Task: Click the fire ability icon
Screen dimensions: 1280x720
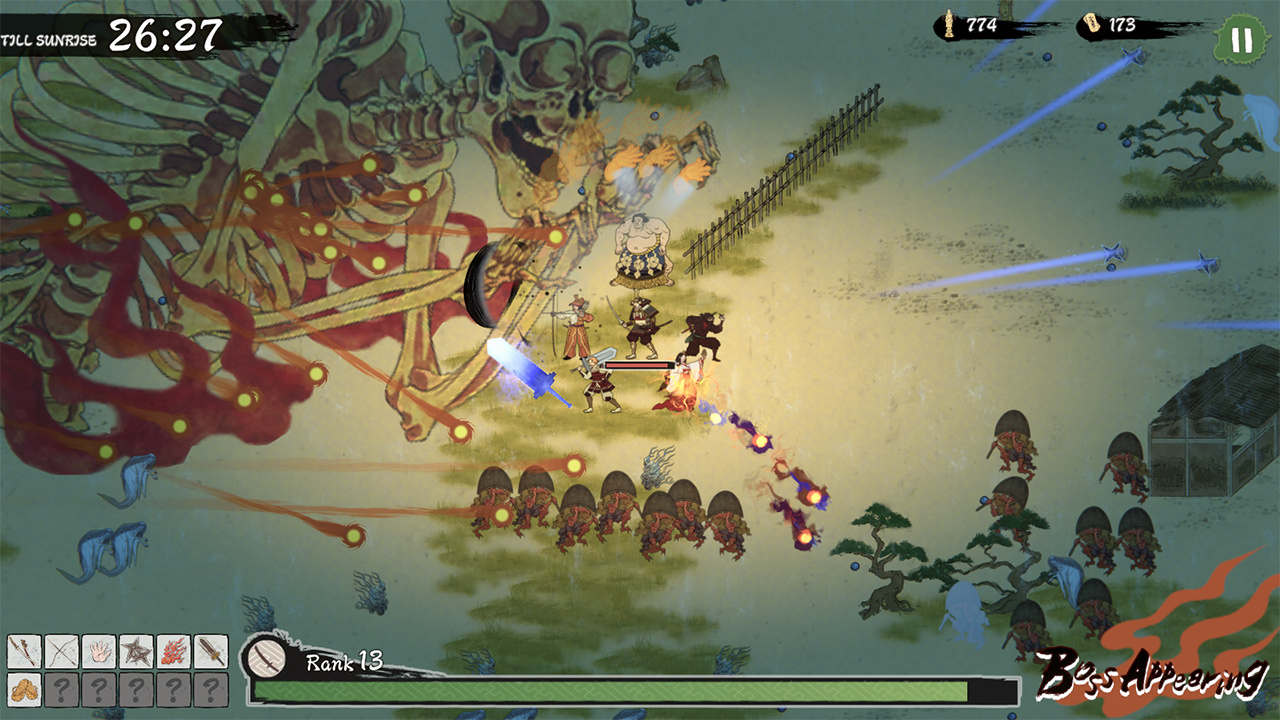Action: [x=172, y=650]
